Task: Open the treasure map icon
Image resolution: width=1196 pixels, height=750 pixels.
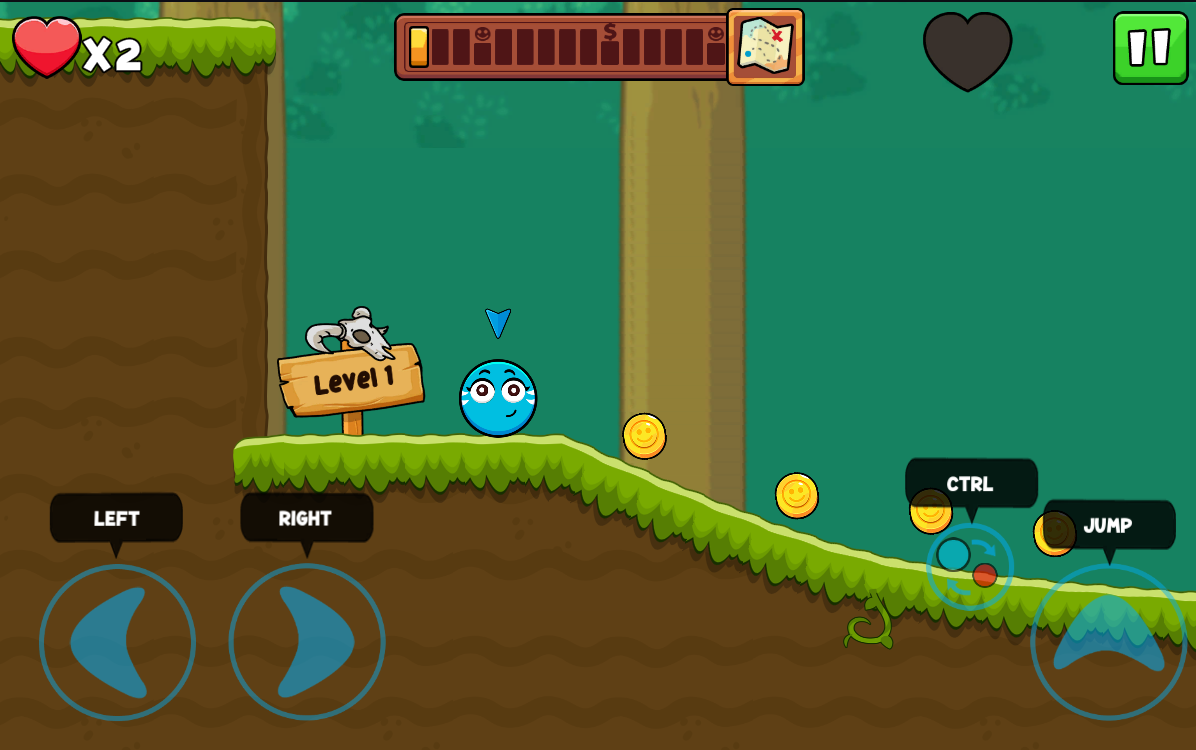Action: 765,47
